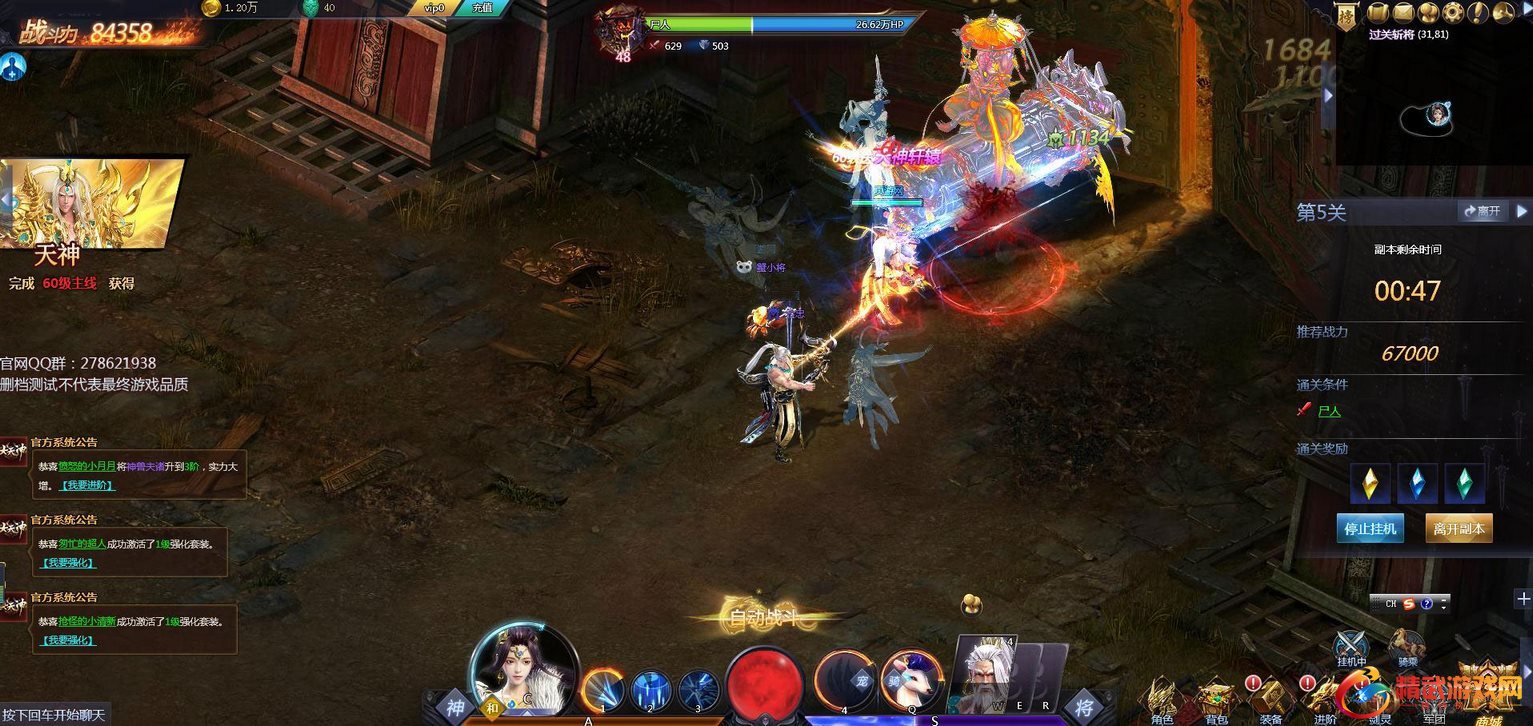Screen dimensions: 1533x726
Task: Open the 天神 golden deity banner
Action: (x=95, y=204)
